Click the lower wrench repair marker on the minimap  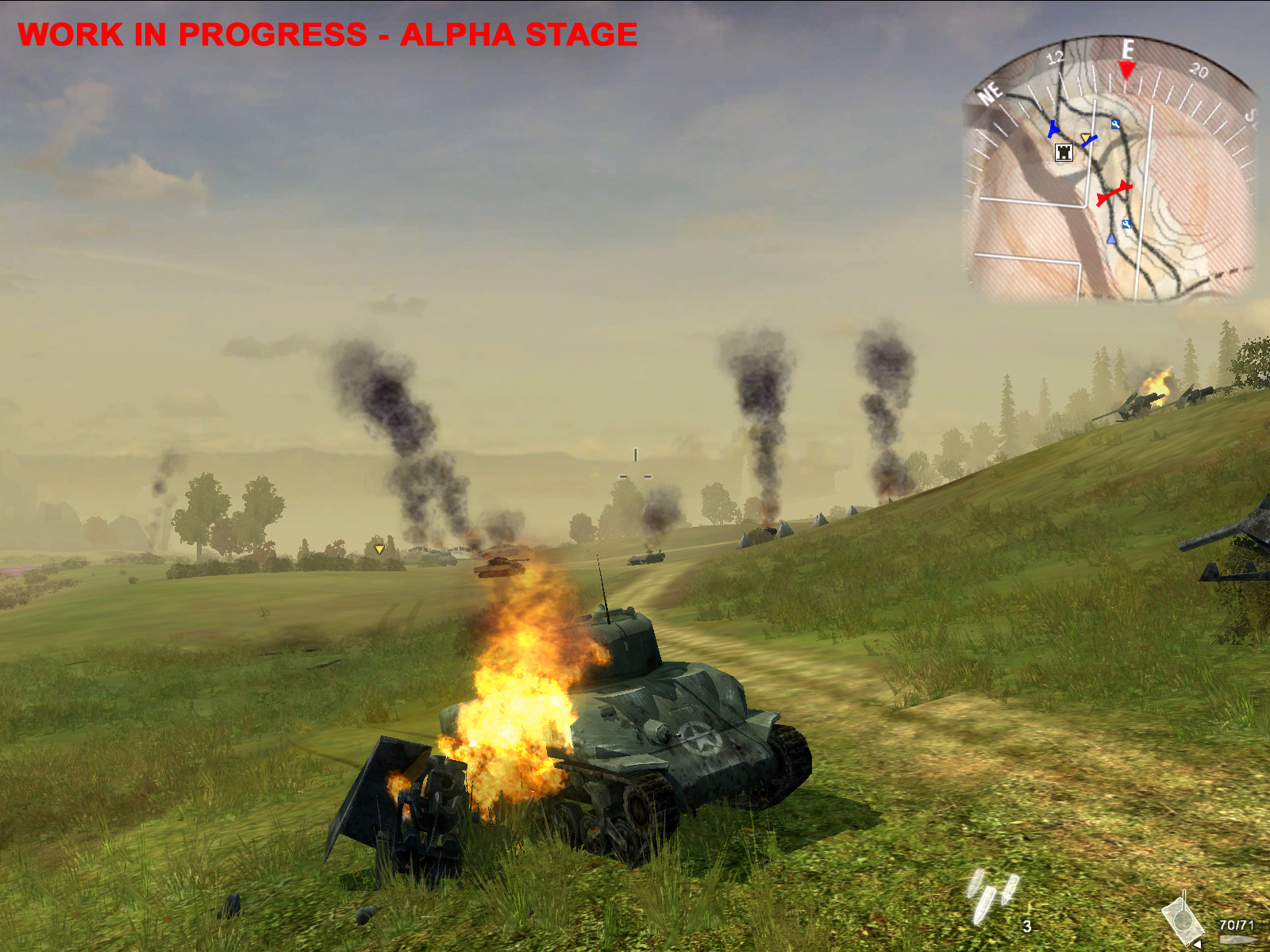pos(1126,225)
